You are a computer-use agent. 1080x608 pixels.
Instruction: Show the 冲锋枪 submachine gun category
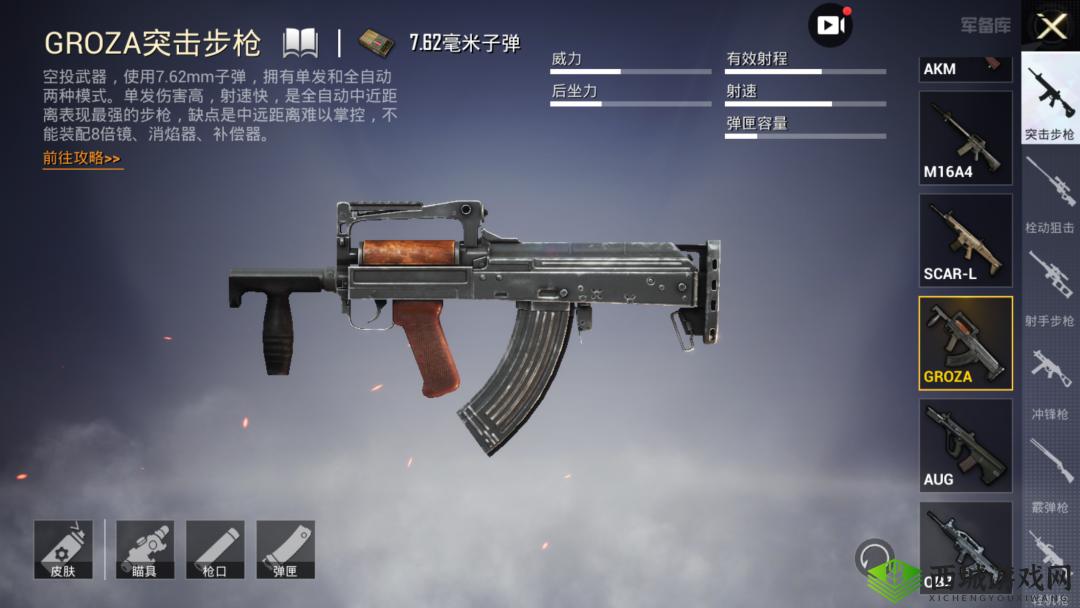[1050, 382]
